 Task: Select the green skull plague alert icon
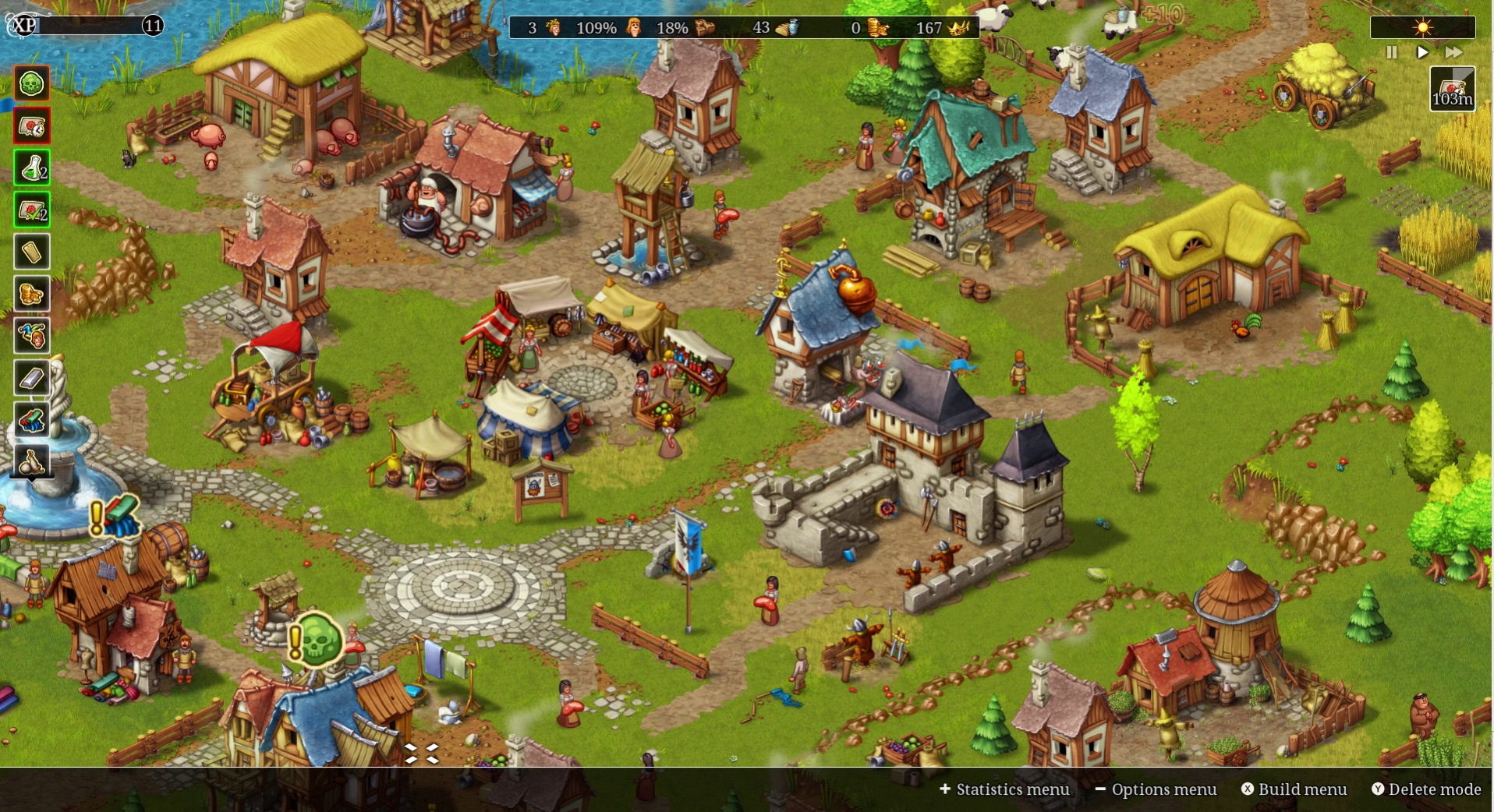pos(31,83)
